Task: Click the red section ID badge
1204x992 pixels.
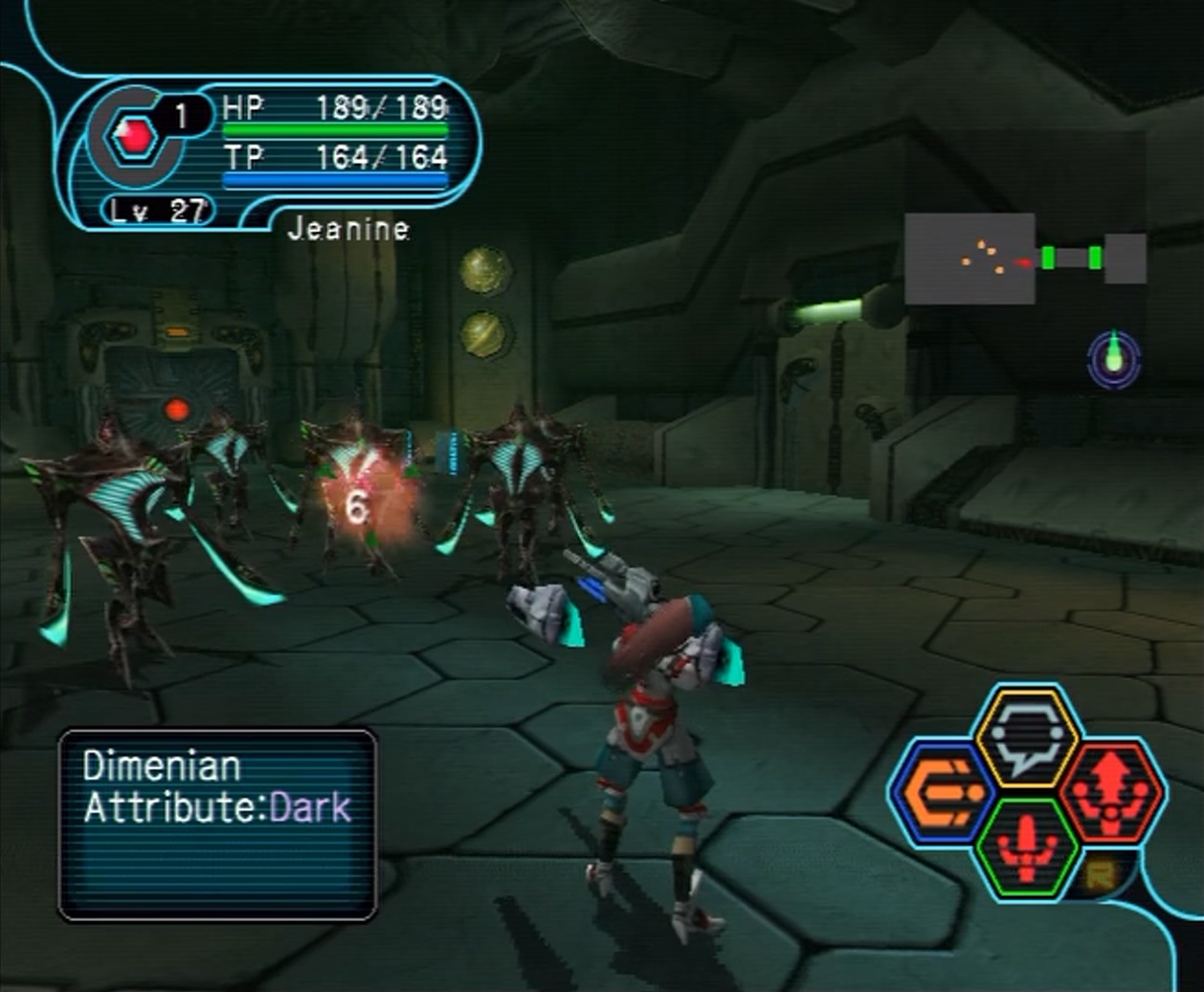Action: pos(133,138)
